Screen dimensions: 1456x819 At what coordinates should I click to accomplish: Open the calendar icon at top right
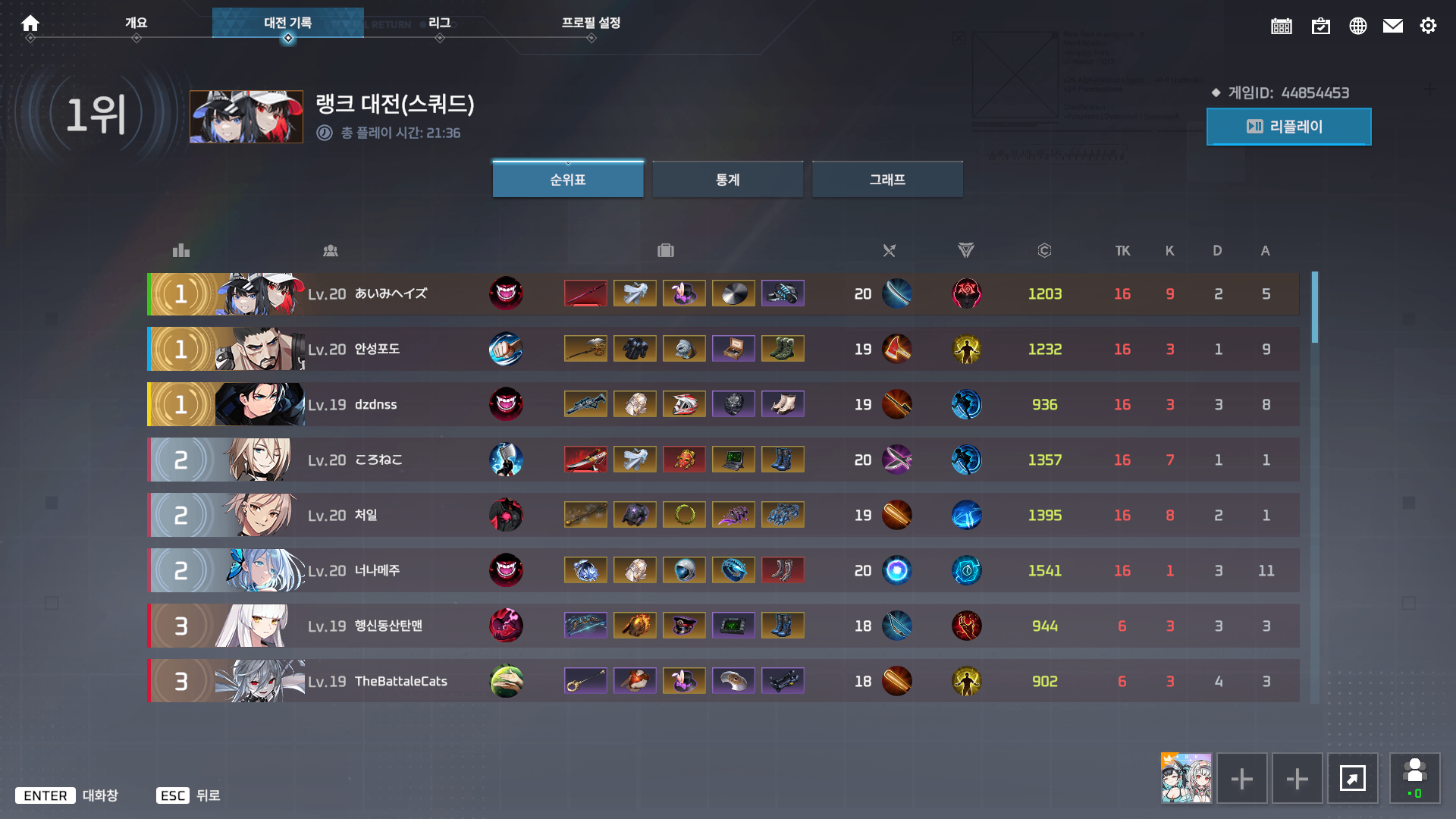[1281, 25]
